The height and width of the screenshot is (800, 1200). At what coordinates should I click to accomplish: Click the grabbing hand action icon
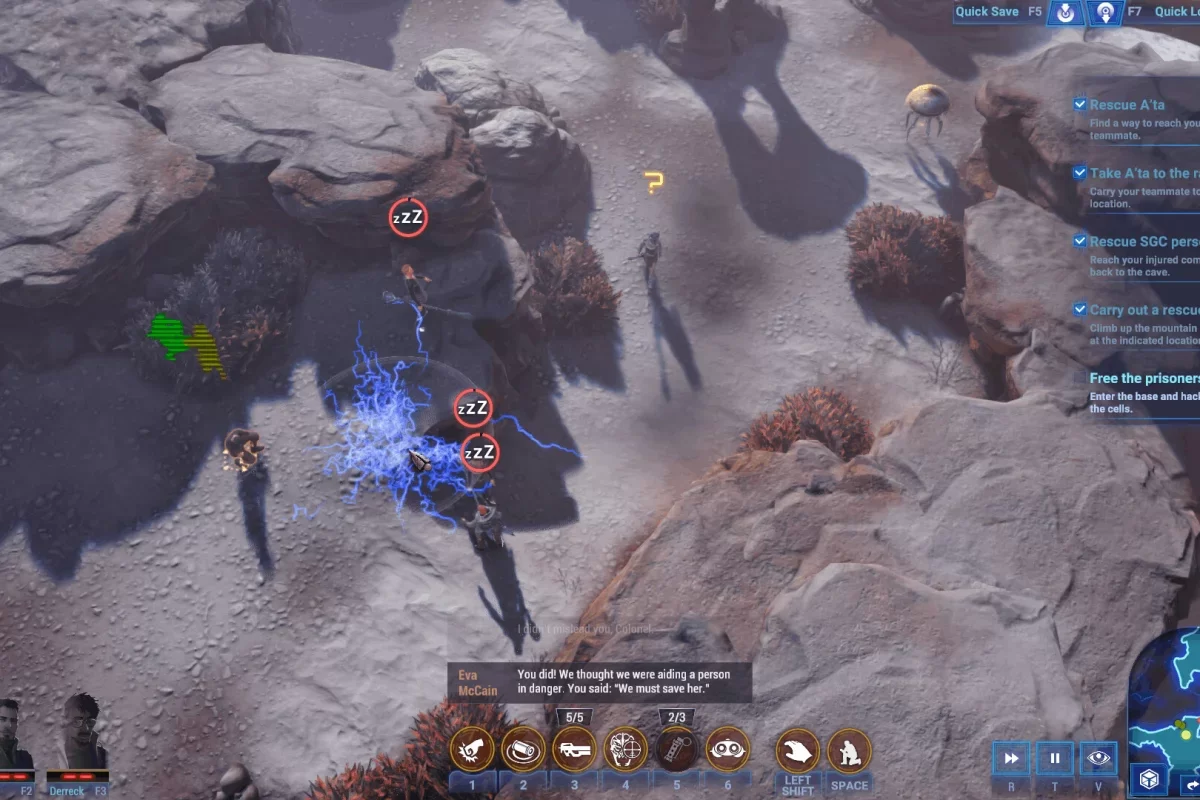pos(798,751)
